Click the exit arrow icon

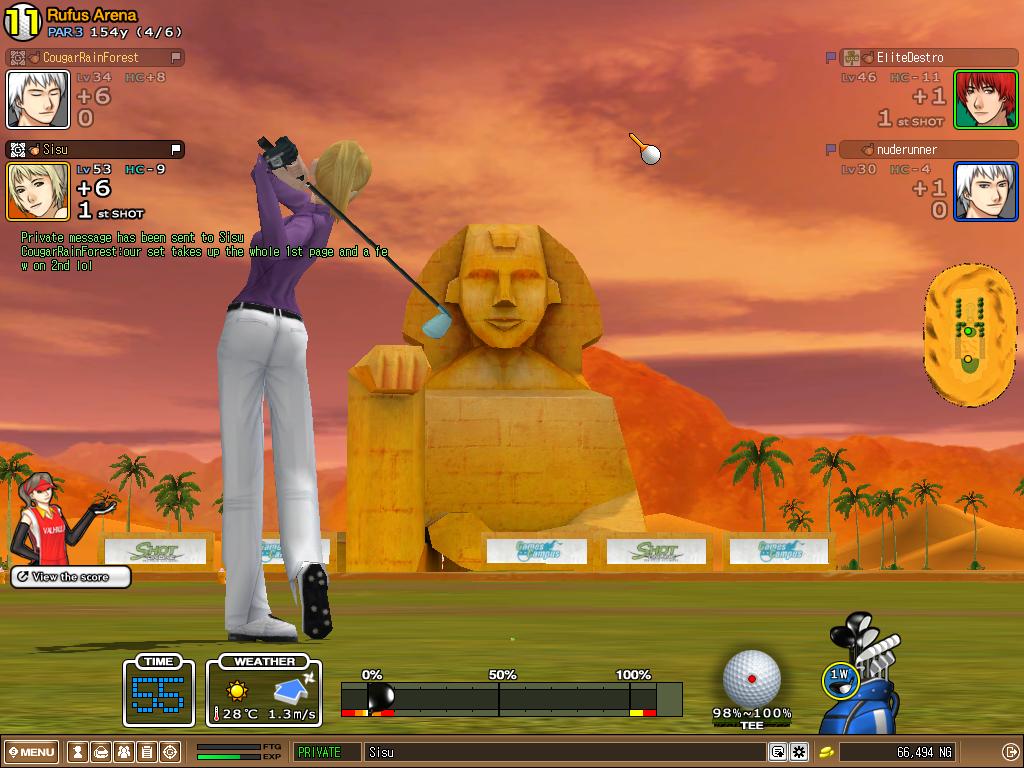(1010, 752)
